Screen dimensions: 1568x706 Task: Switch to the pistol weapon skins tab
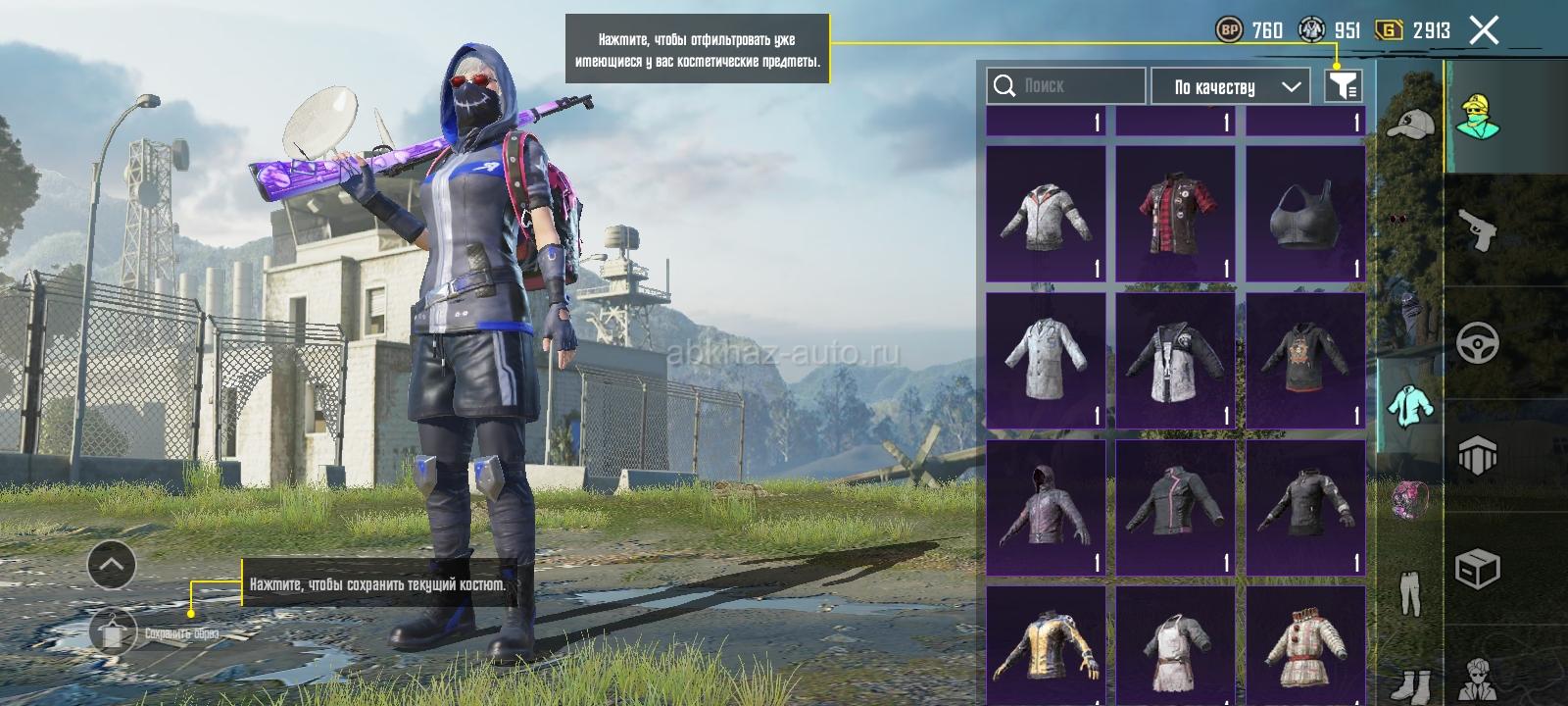coord(1478,231)
